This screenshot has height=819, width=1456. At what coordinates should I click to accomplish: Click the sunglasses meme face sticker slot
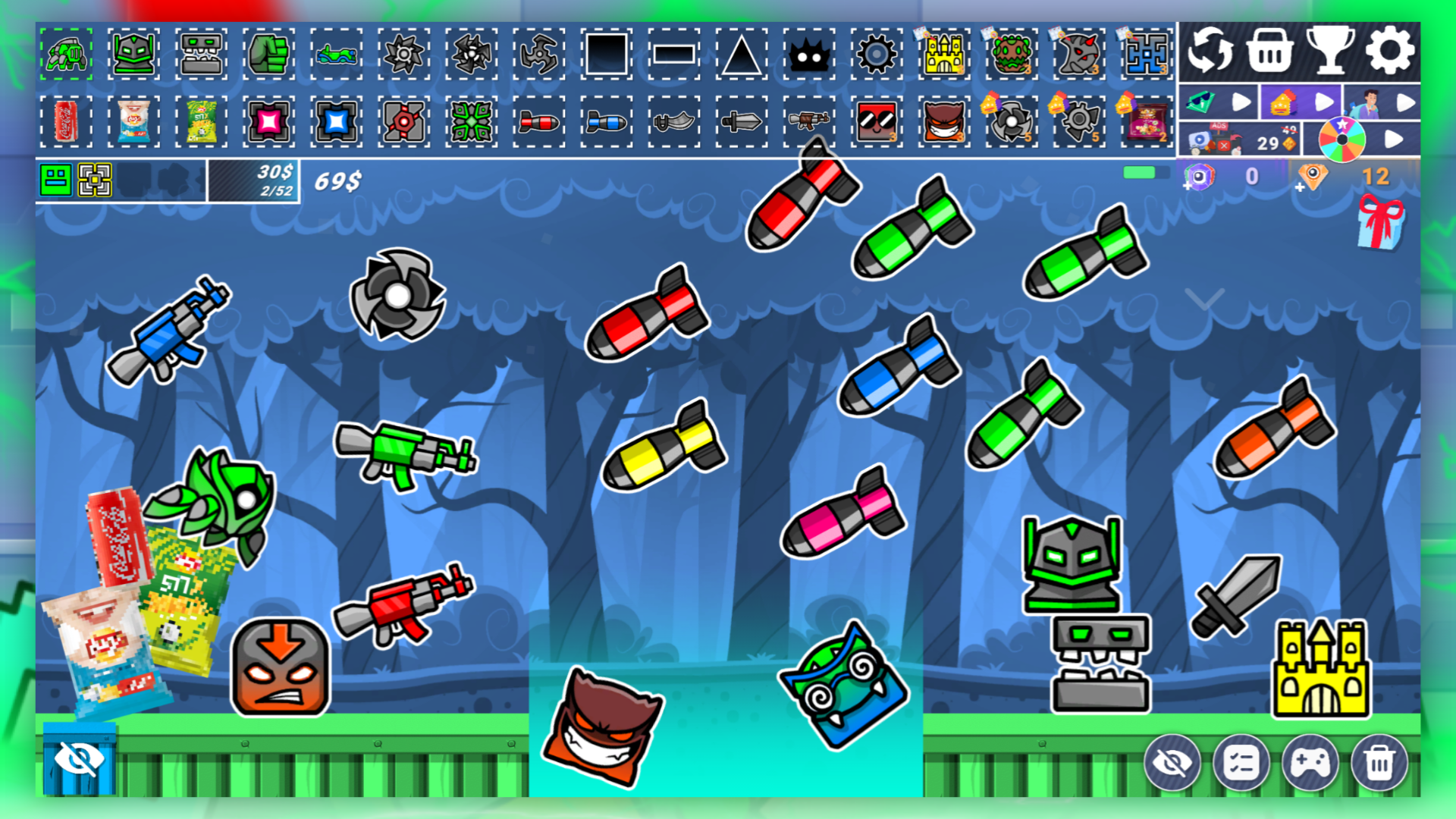877,121
